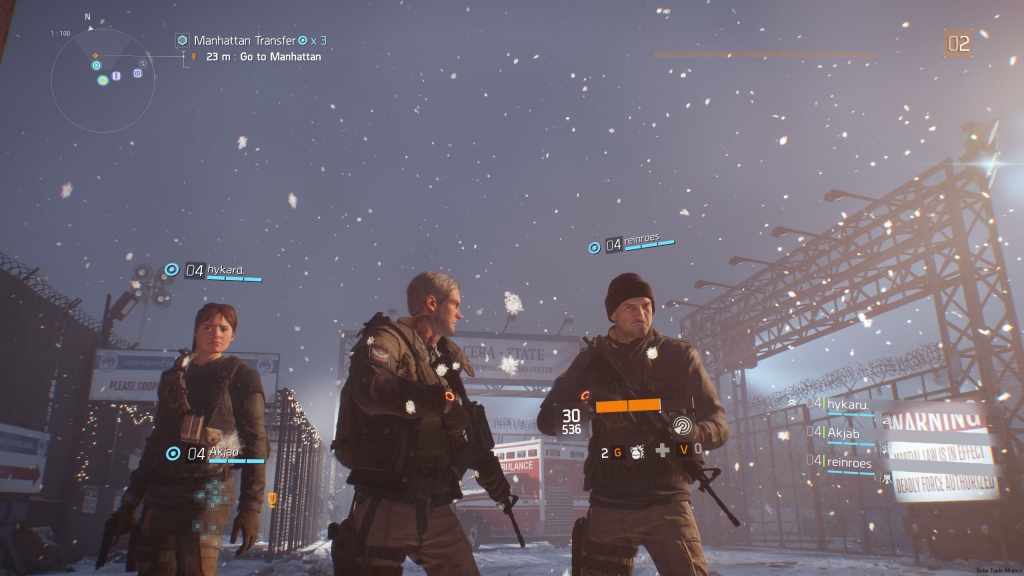The width and height of the screenshot is (1024, 576).
Task: Click the level 02 badge
Action: coord(958,43)
